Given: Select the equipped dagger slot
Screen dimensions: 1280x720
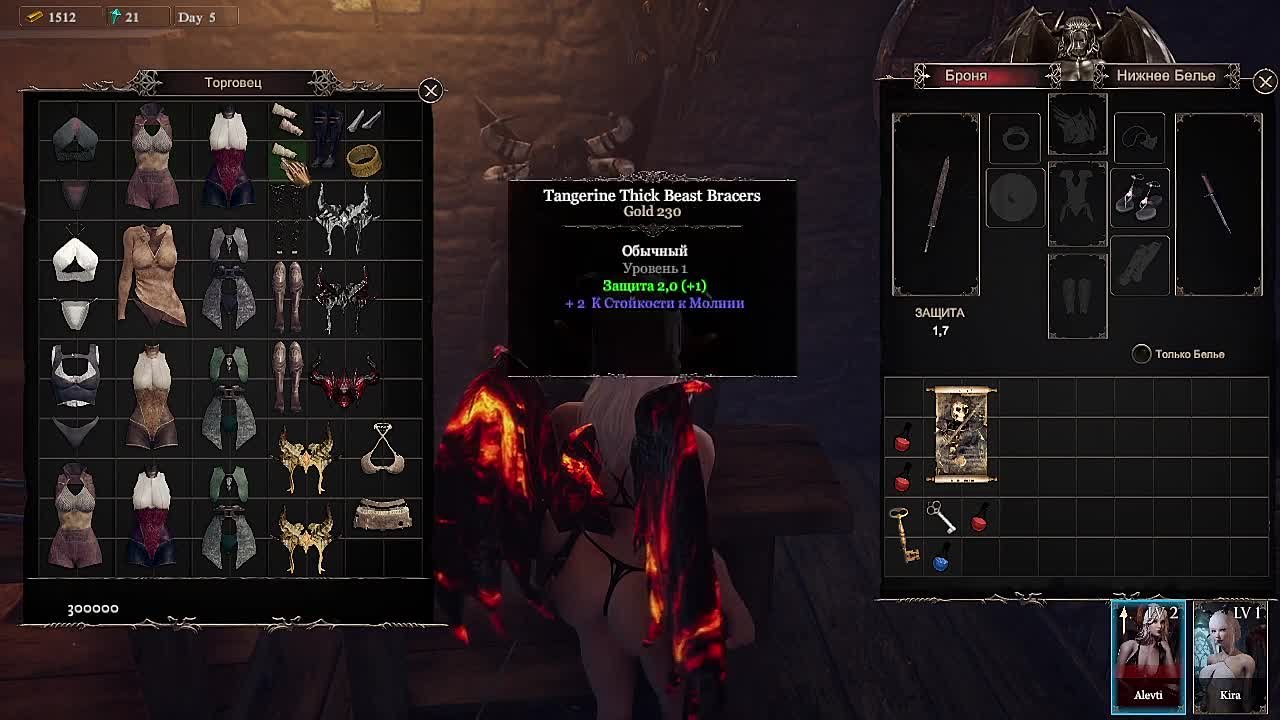Looking at the screenshot, I should [1218, 204].
